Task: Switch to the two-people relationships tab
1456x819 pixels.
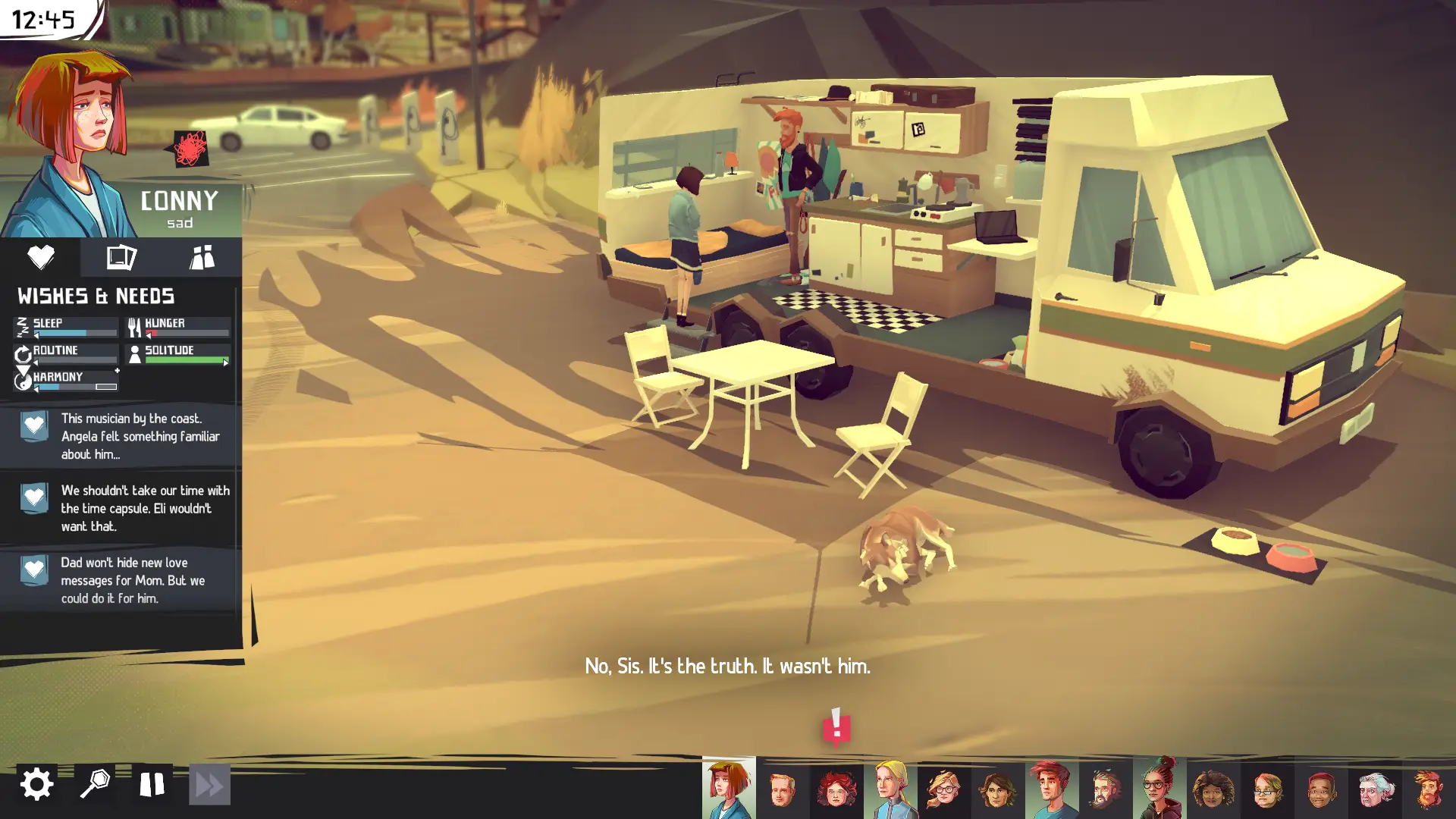Action: pos(202,257)
